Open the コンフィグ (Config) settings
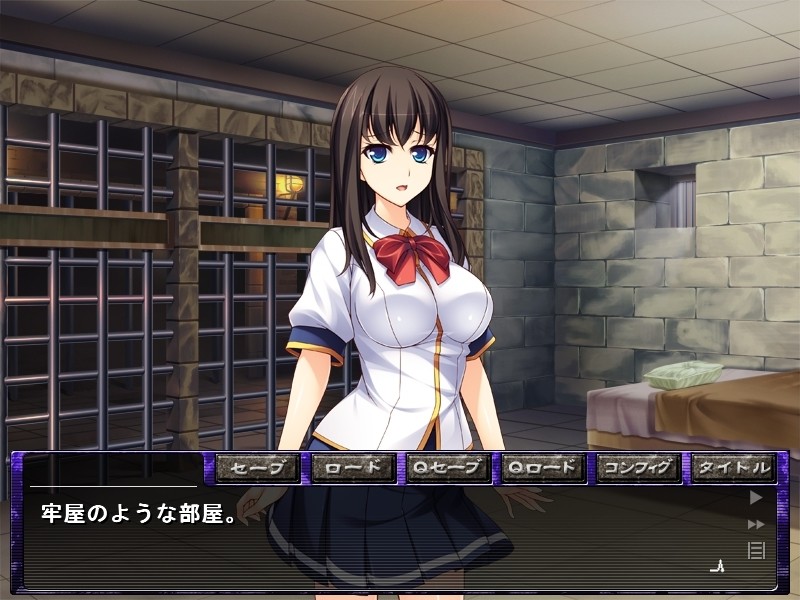Viewport: 800px width, 600px height. [x=638, y=467]
